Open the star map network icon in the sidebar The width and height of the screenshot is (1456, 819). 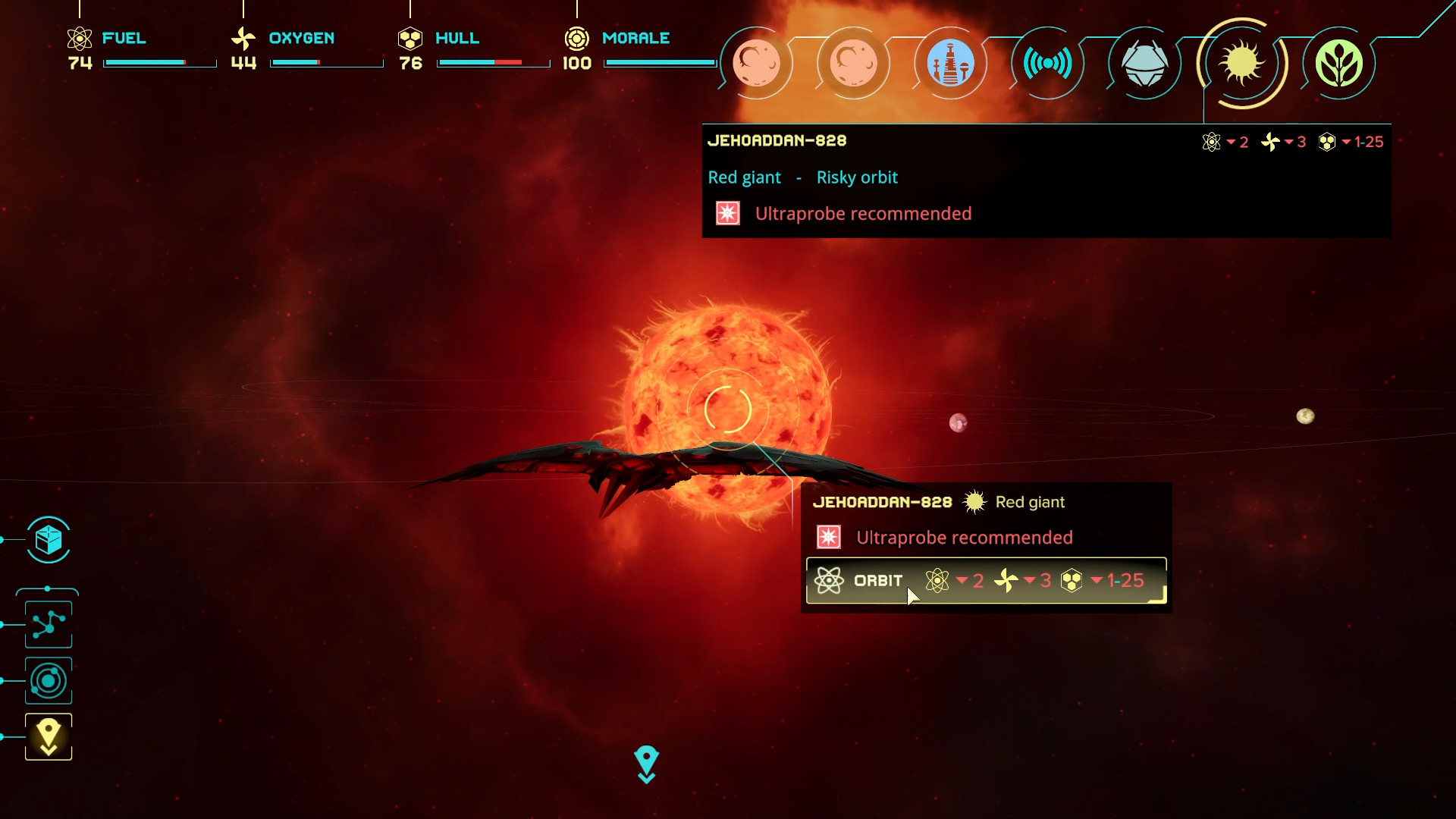[48, 623]
